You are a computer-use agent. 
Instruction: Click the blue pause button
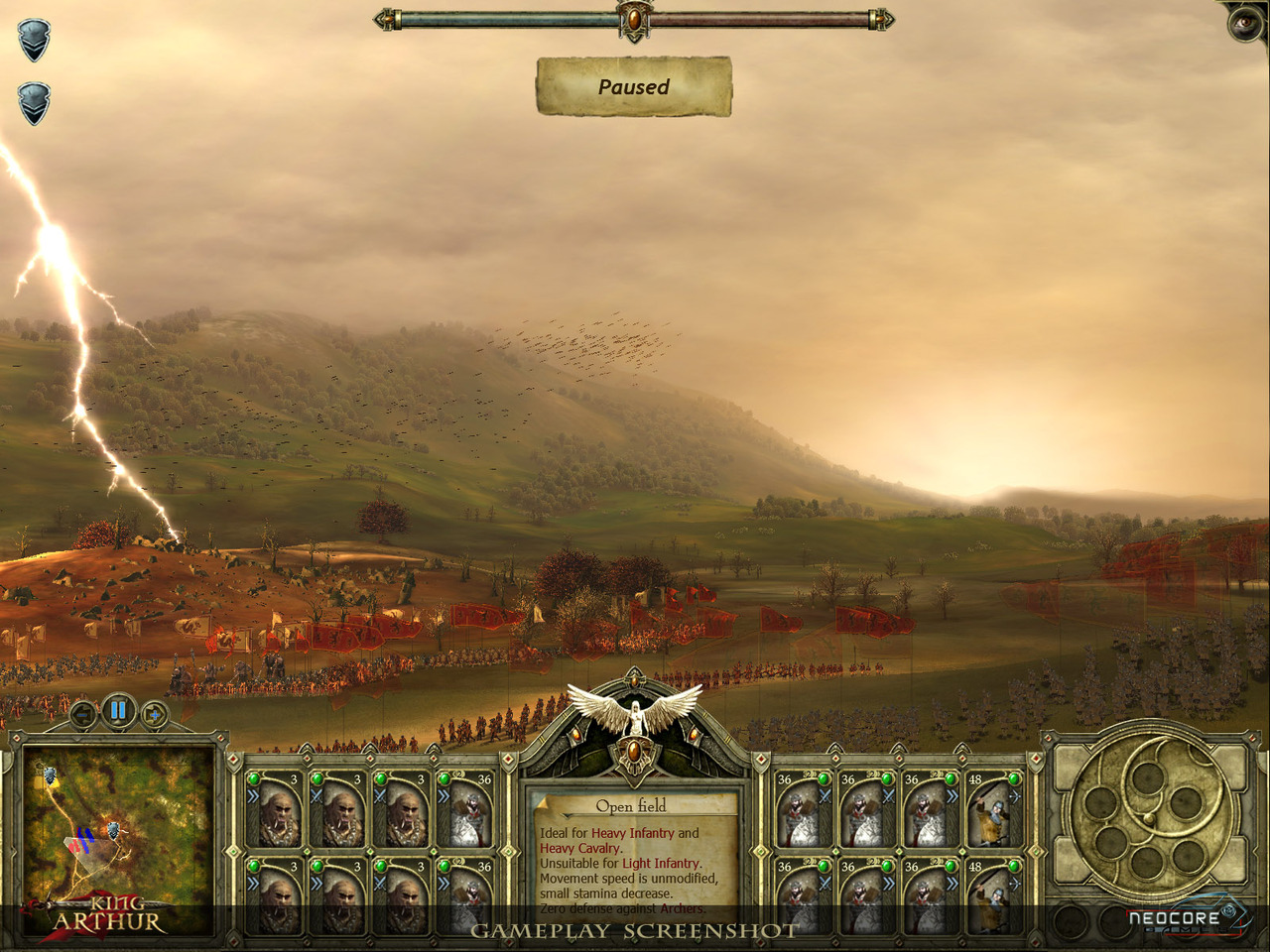coord(118,710)
